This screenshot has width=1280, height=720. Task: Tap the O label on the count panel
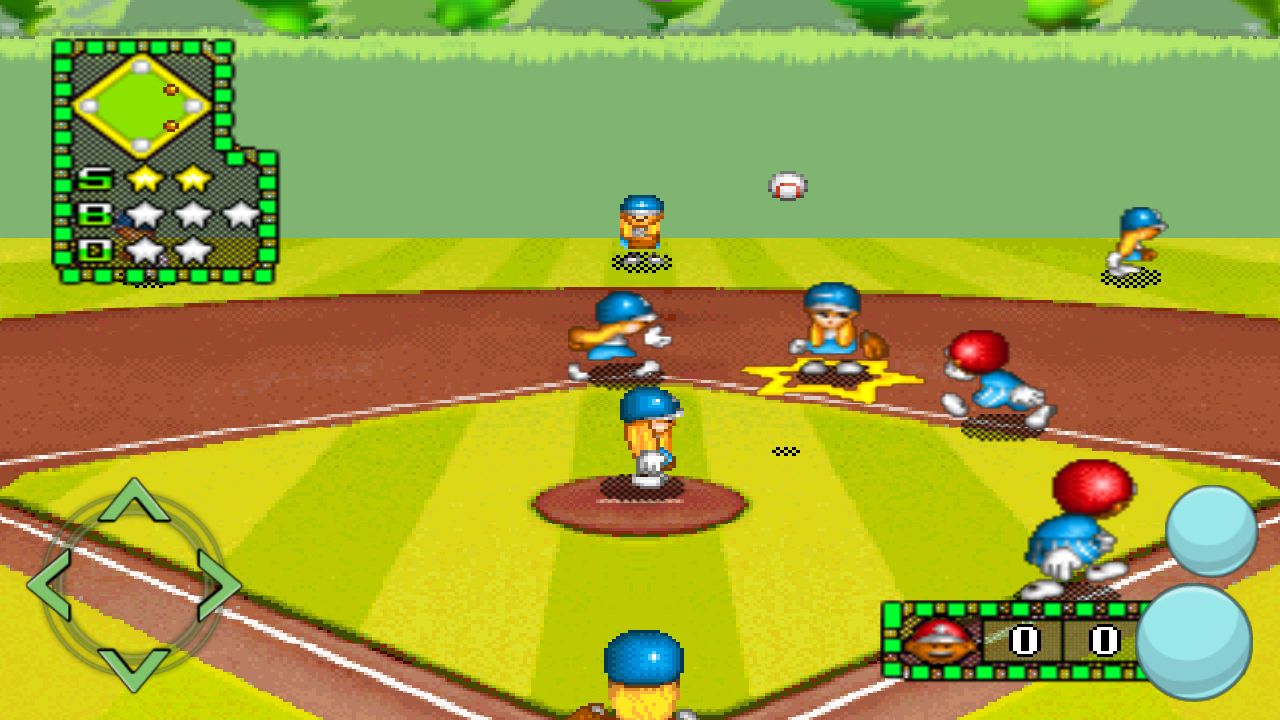pyautogui.click(x=93, y=249)
